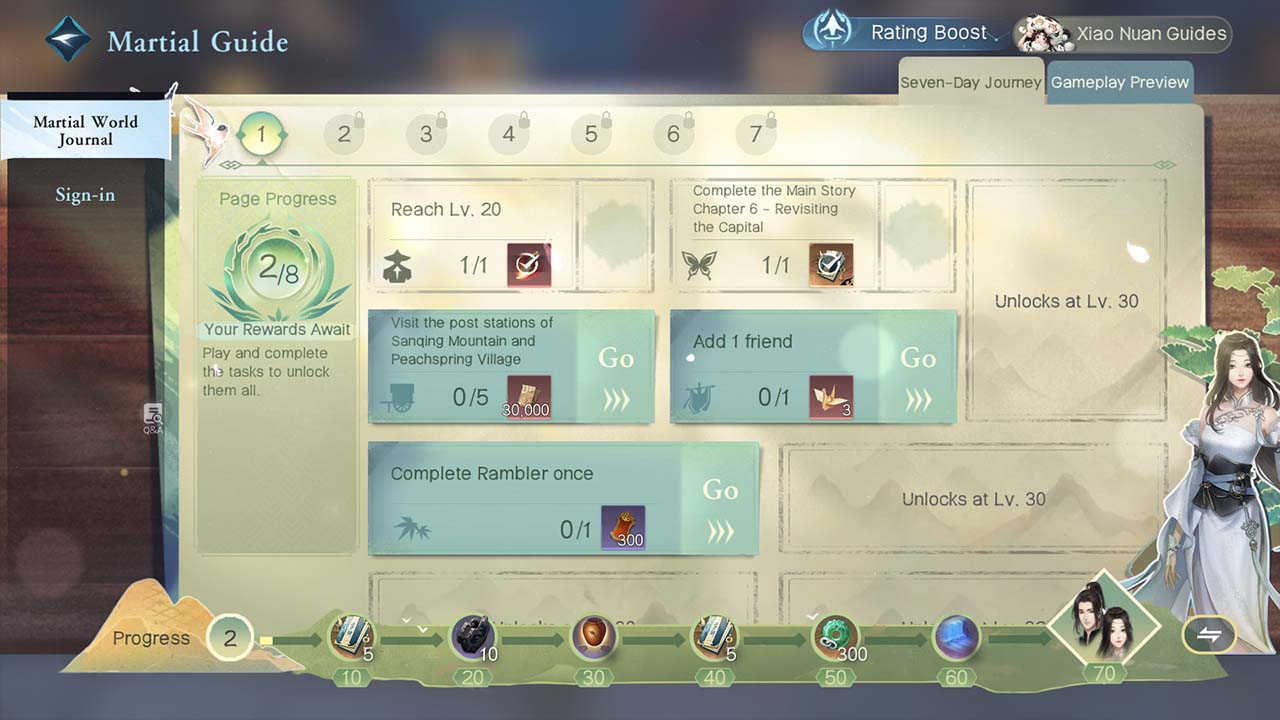View the 10-point progress reward

pos(351,638)
